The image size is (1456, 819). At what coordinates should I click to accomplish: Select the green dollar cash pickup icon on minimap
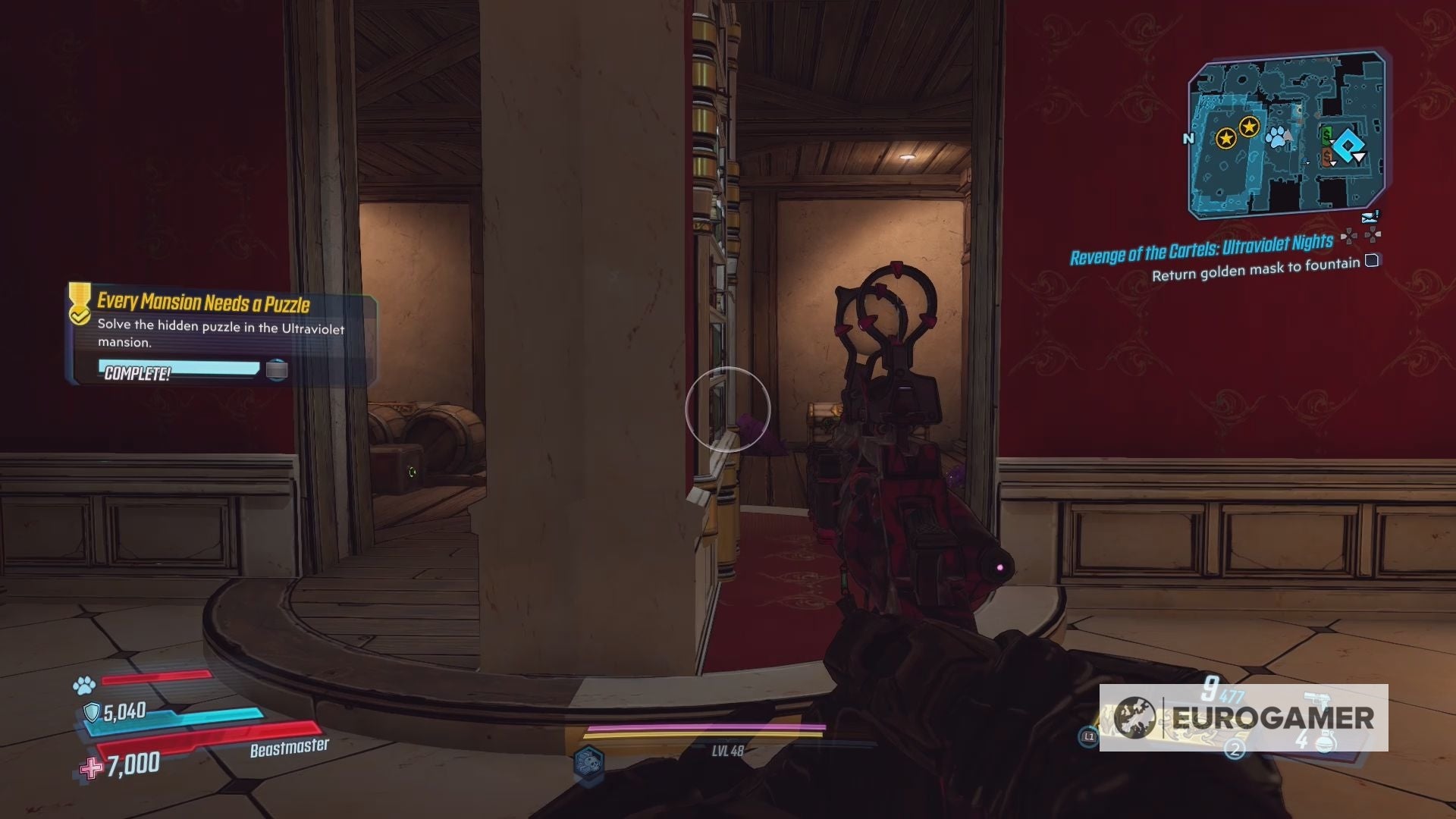coord(1326,134)
